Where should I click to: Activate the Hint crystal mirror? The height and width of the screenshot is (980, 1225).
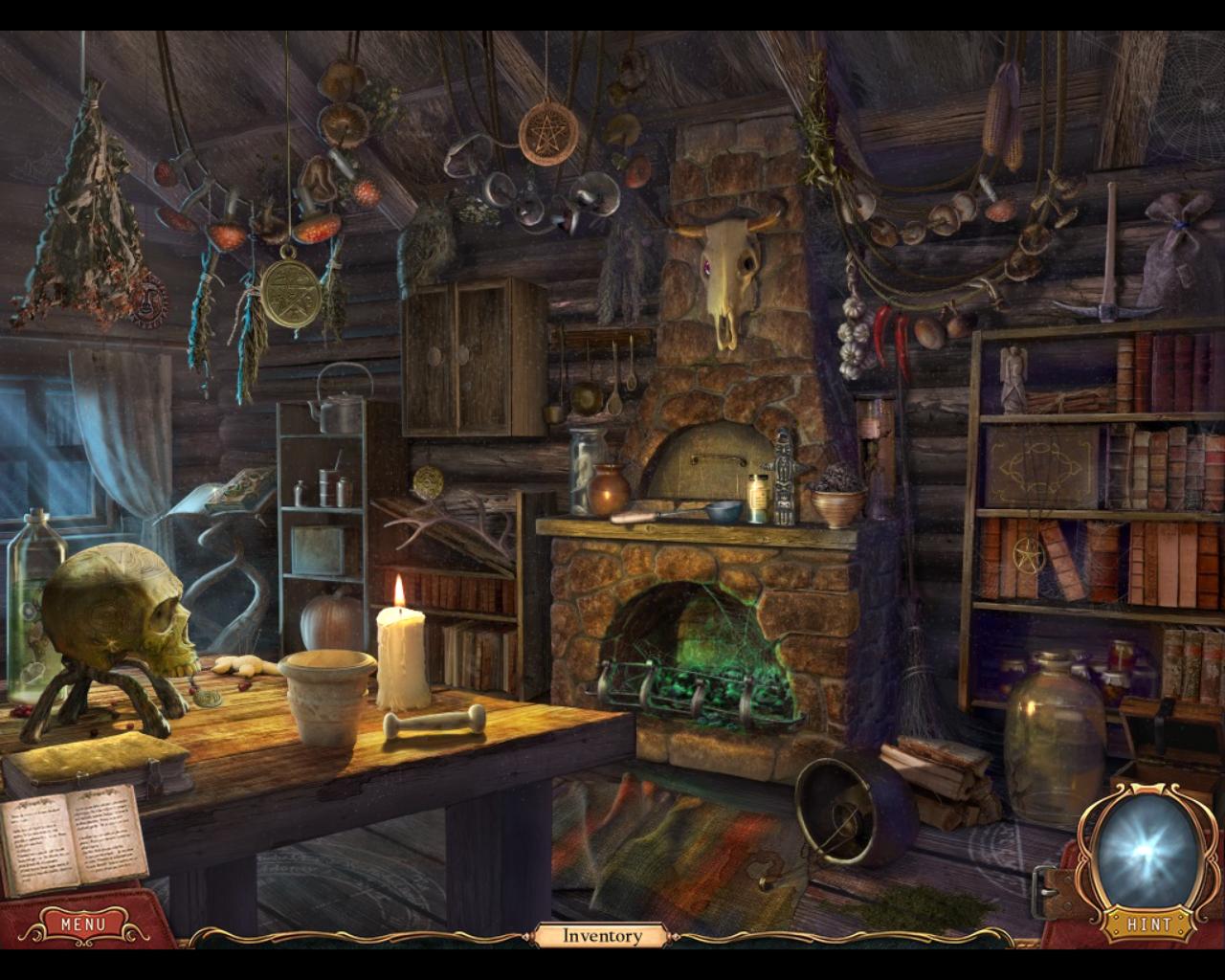pos(1146,854)
